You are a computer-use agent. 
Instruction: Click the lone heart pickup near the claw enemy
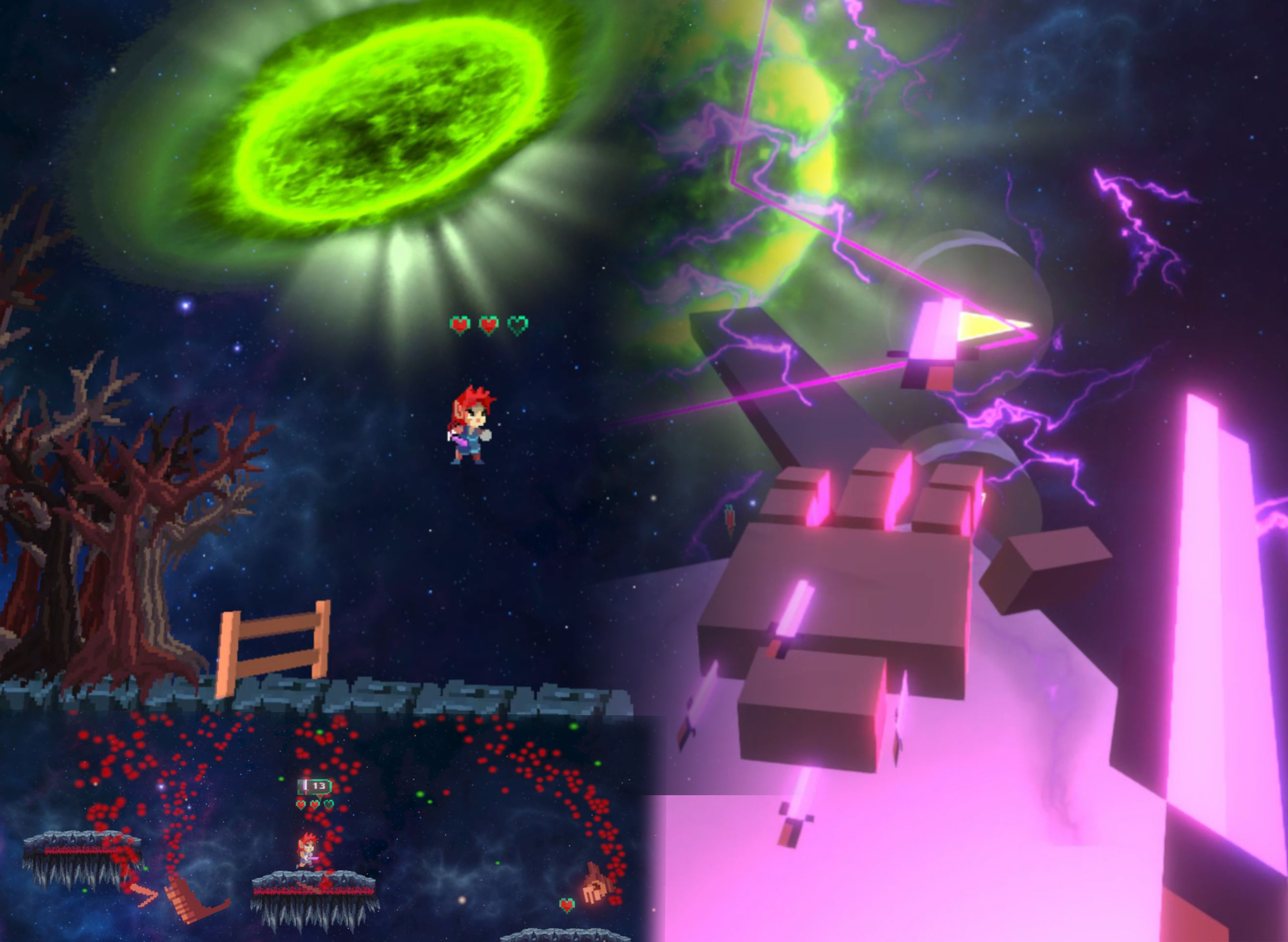(x=567, y=905)
